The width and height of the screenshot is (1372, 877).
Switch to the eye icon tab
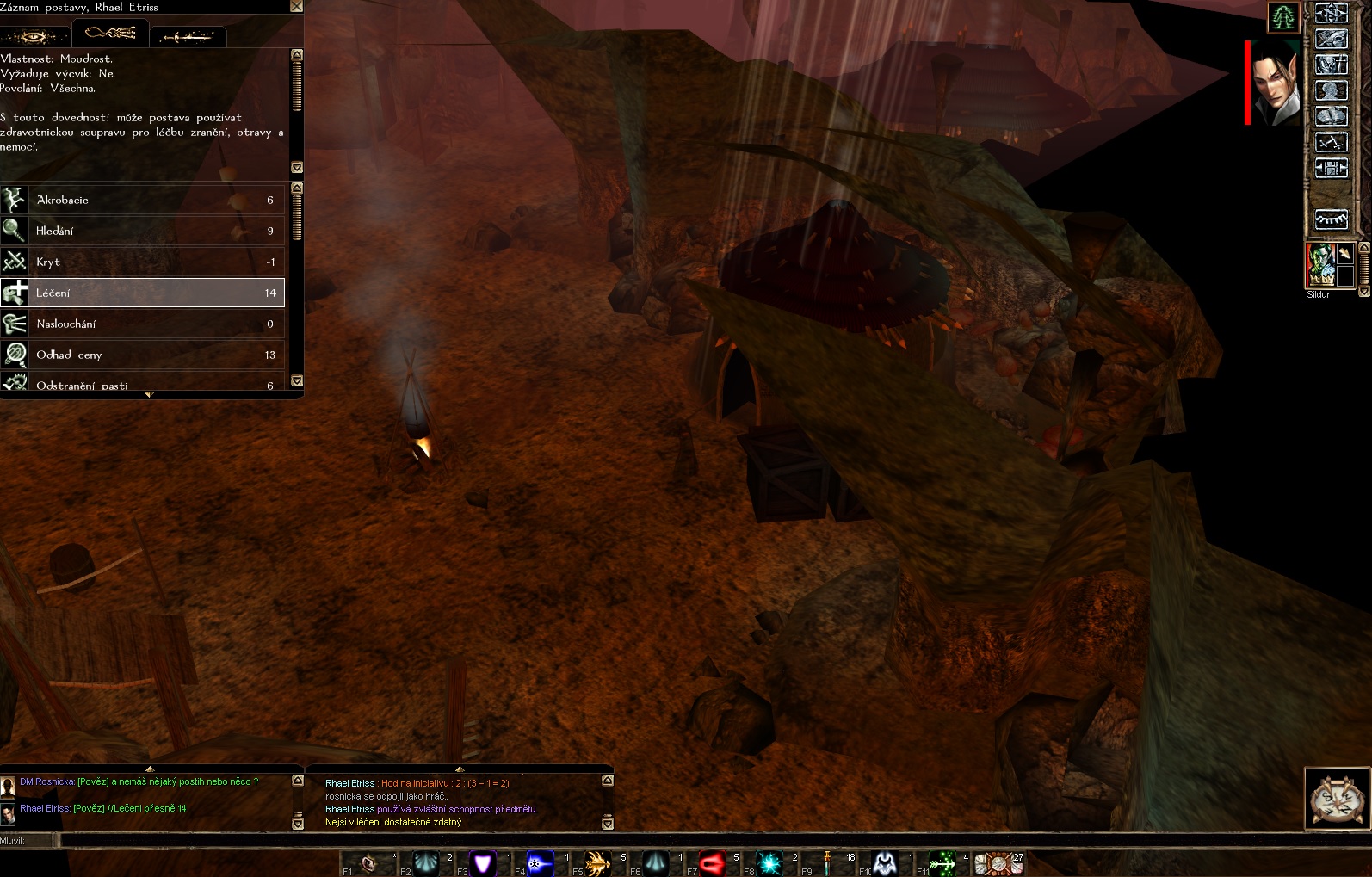[x=35, y=36]
